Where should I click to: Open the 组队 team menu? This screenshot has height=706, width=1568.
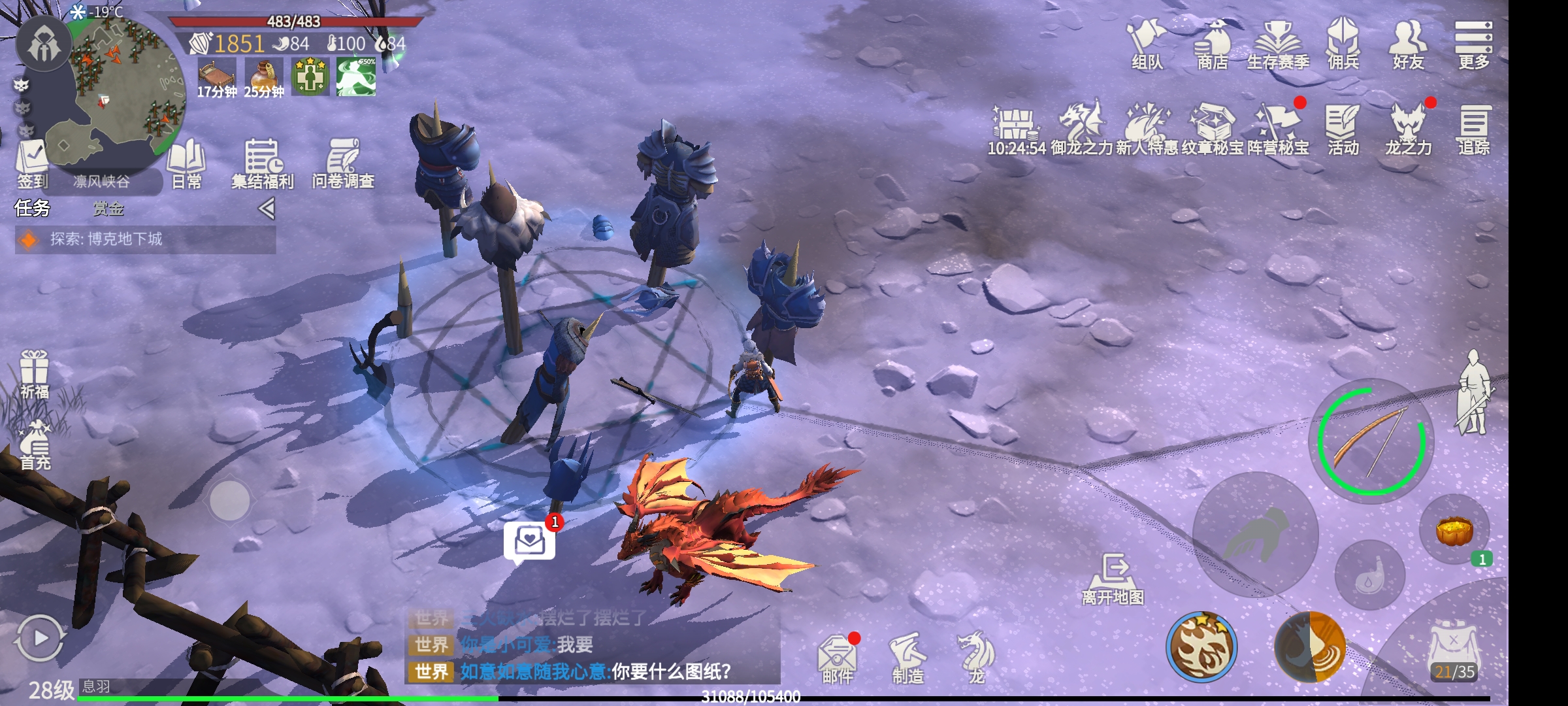1147,43
